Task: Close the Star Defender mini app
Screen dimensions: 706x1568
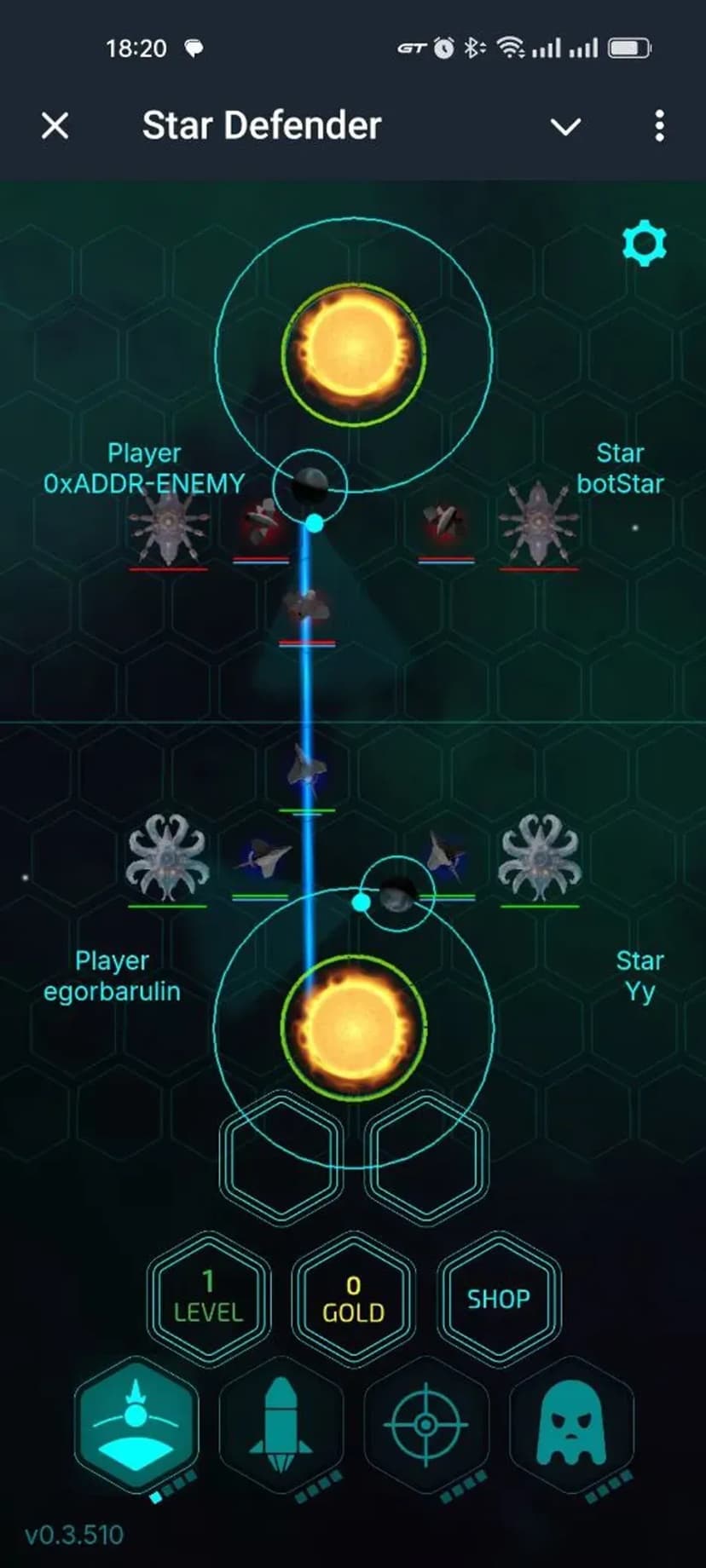Action: click(55, 126)
